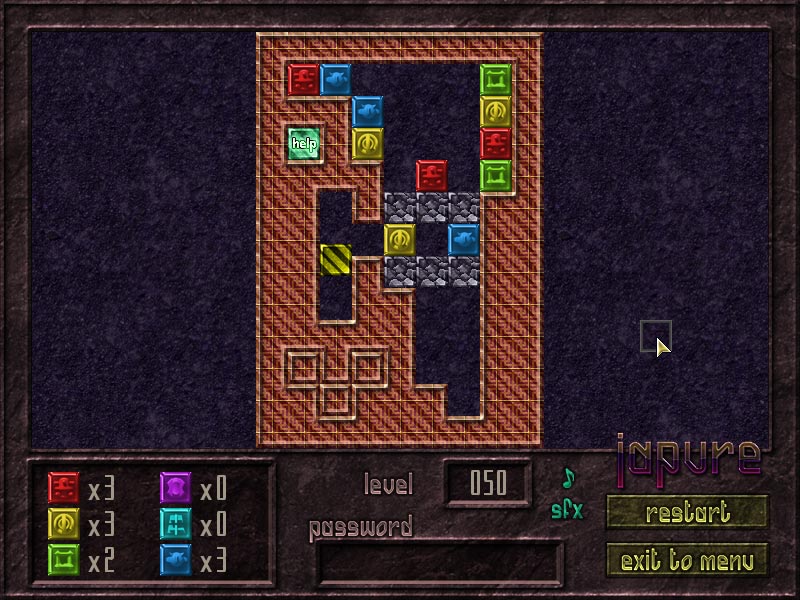The image size is (800, 600).
Task: Toggle the green music note
Action: click(x=568, y=476)
